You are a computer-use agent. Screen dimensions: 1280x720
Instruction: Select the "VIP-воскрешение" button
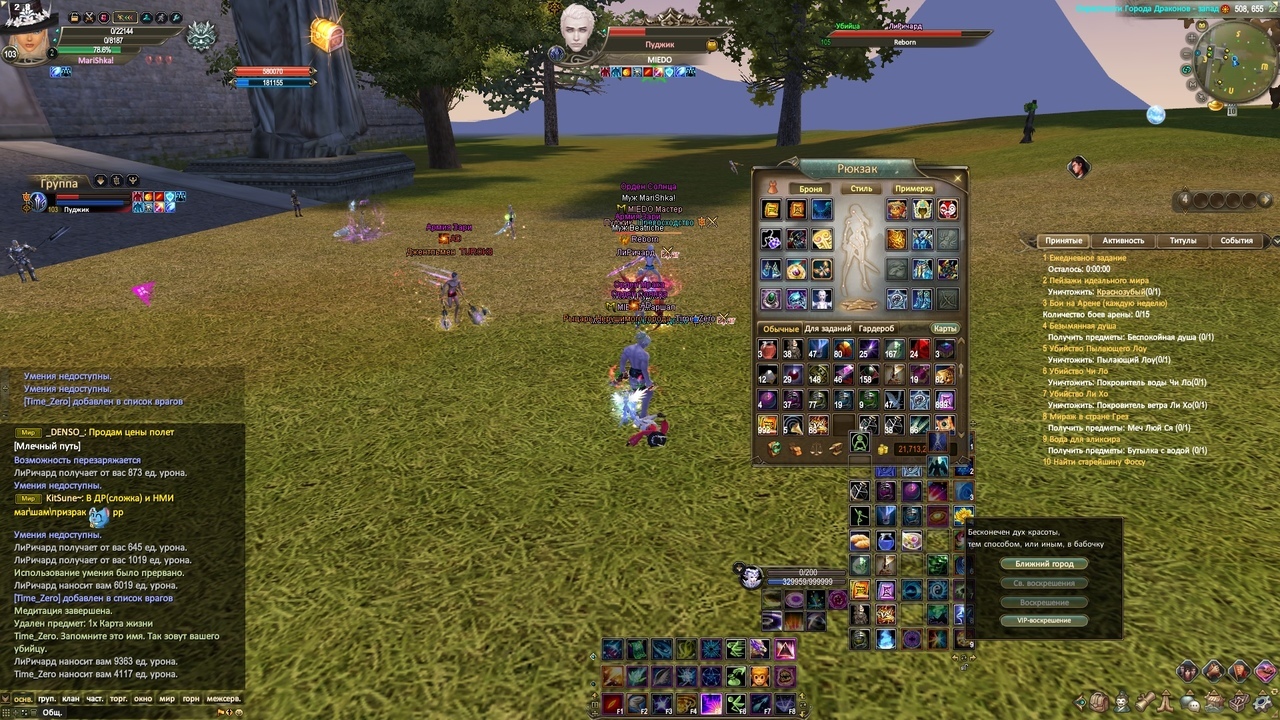click(x=1044, y=621)
